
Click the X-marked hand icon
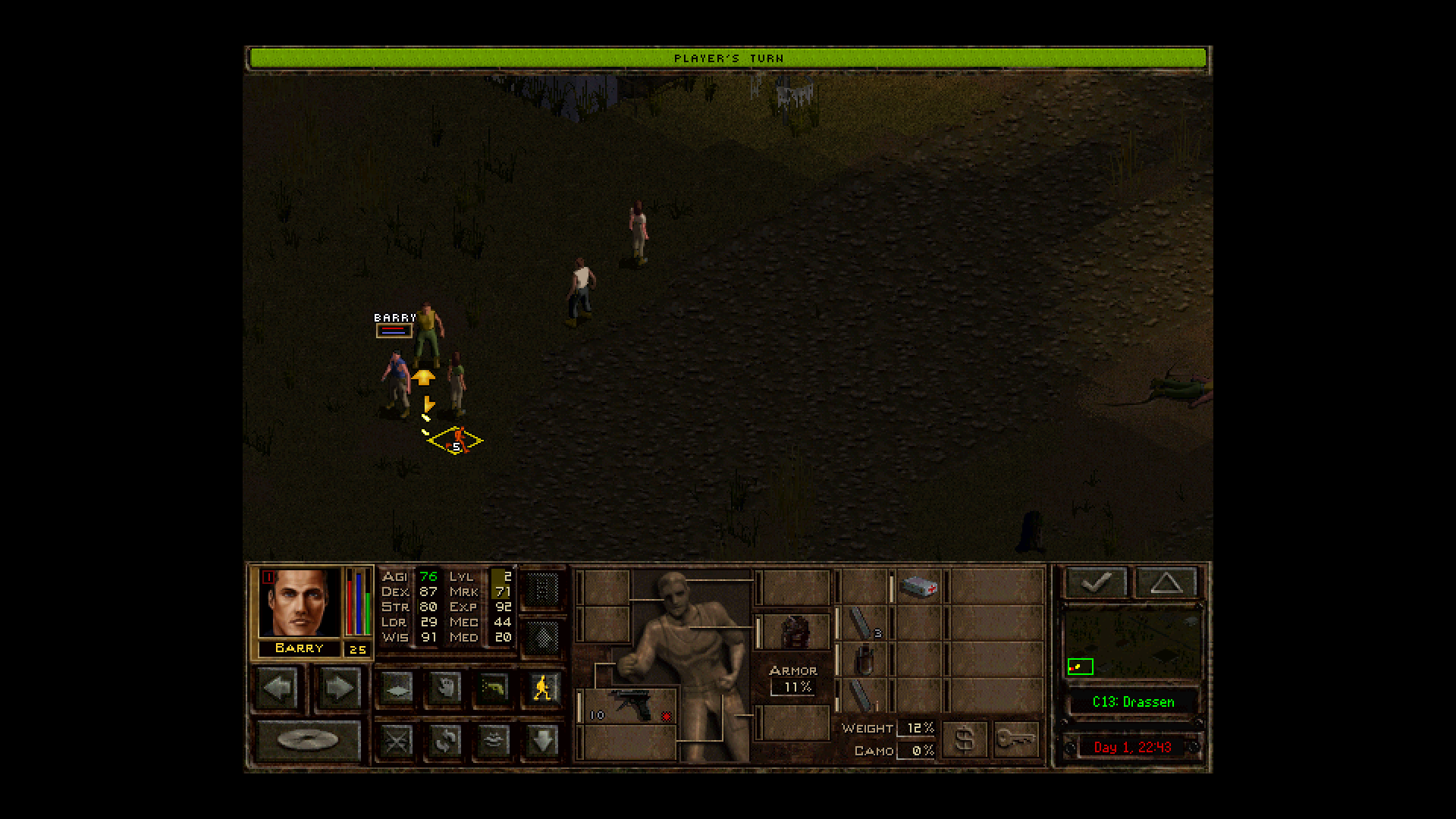[397, 742]
